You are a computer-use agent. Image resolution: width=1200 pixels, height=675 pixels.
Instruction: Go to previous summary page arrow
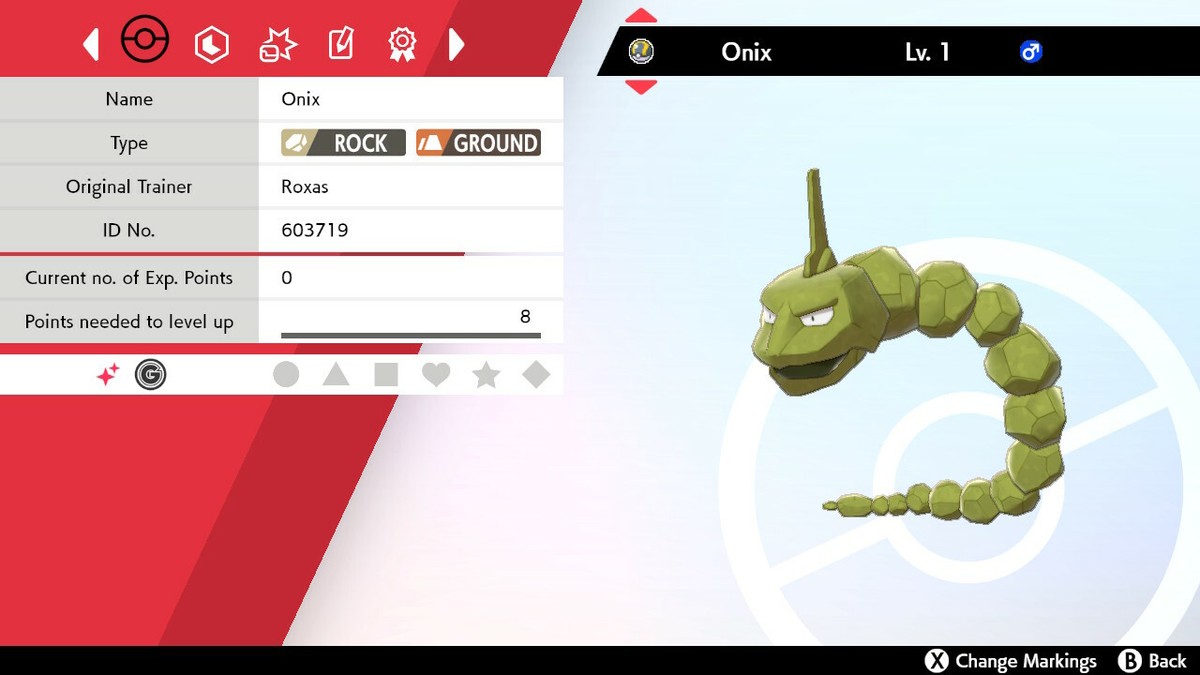point(91,44)
